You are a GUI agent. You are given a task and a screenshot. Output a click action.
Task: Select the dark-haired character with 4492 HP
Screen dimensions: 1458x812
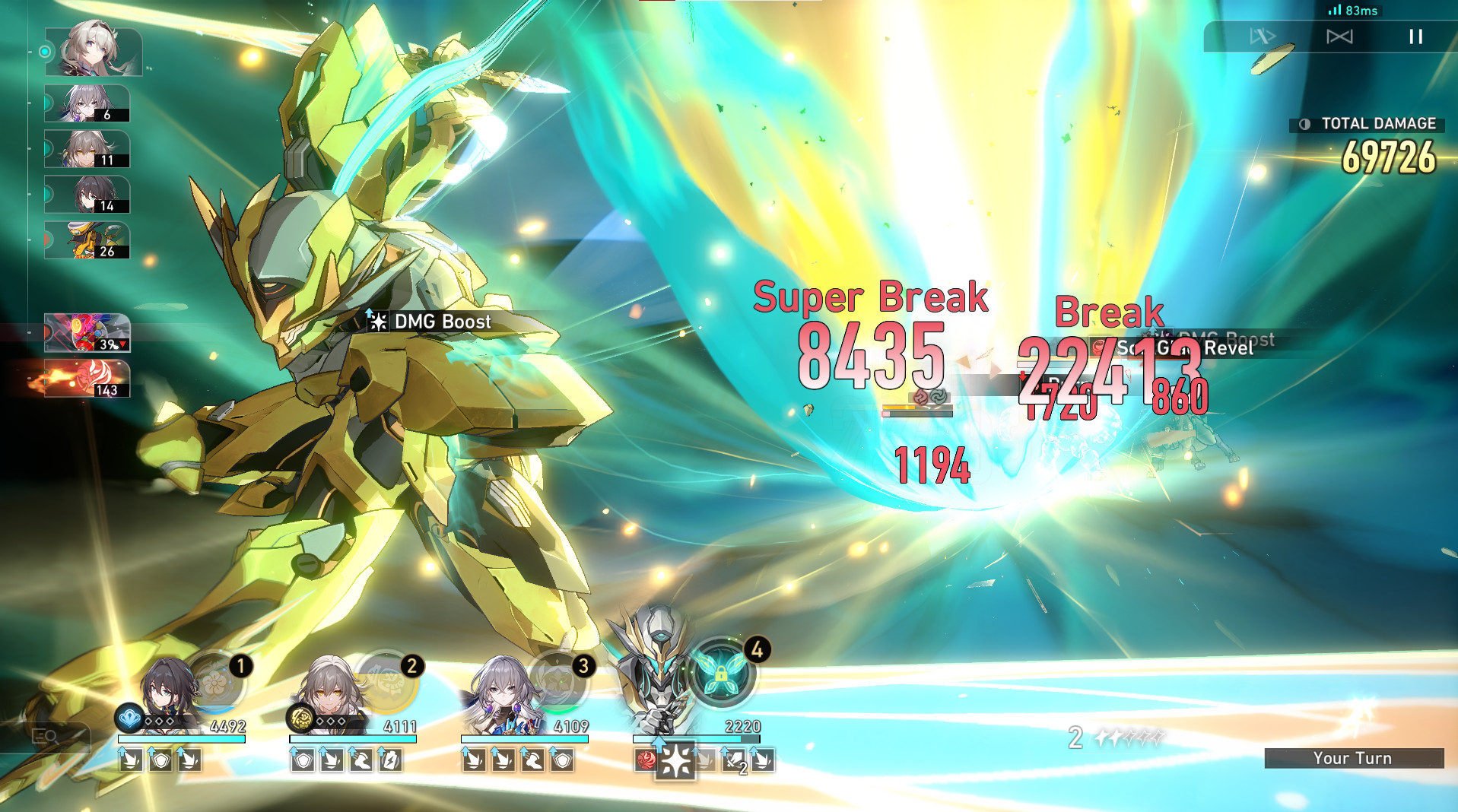click(167, 693)
